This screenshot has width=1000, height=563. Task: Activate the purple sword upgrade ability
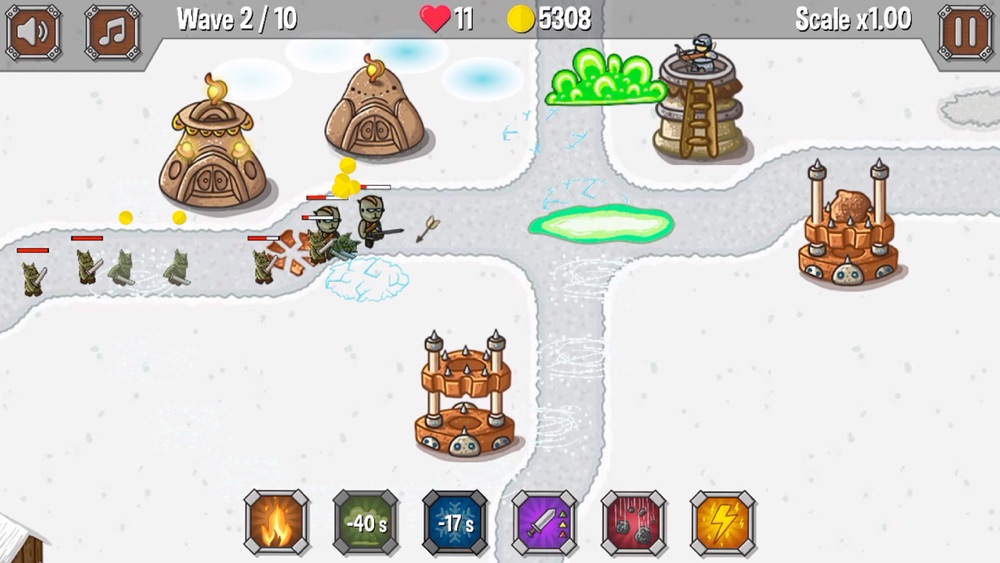(544, 523)
